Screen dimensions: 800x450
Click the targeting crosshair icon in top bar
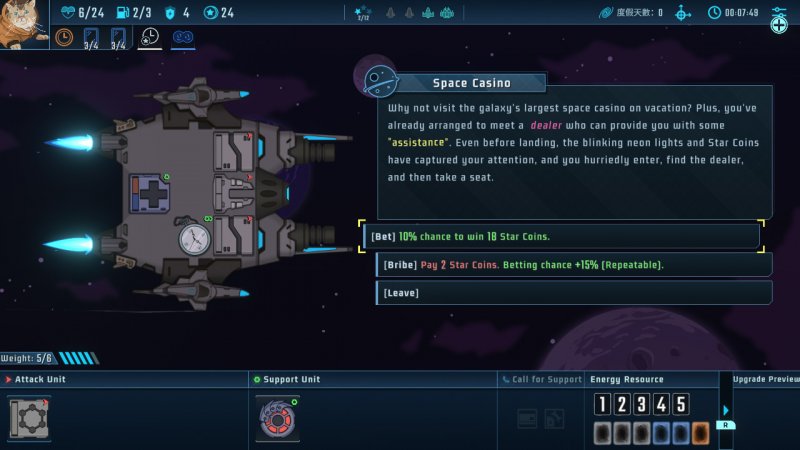683,13
